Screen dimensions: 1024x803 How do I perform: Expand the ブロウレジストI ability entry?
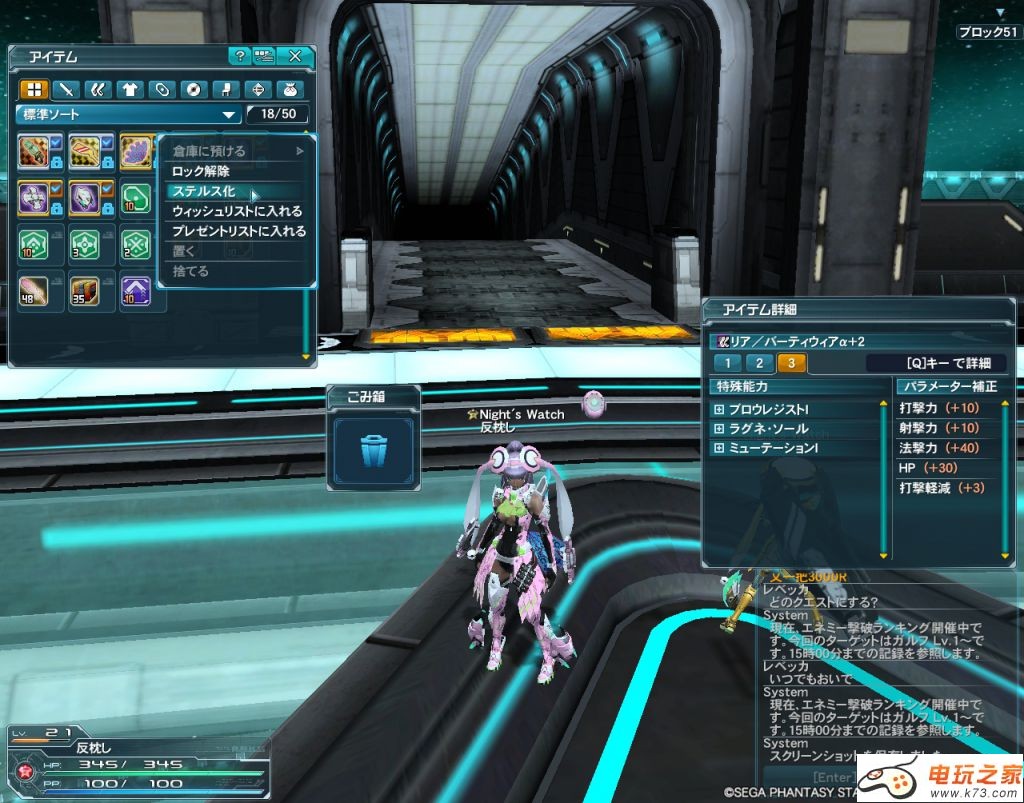pos(718,410)
